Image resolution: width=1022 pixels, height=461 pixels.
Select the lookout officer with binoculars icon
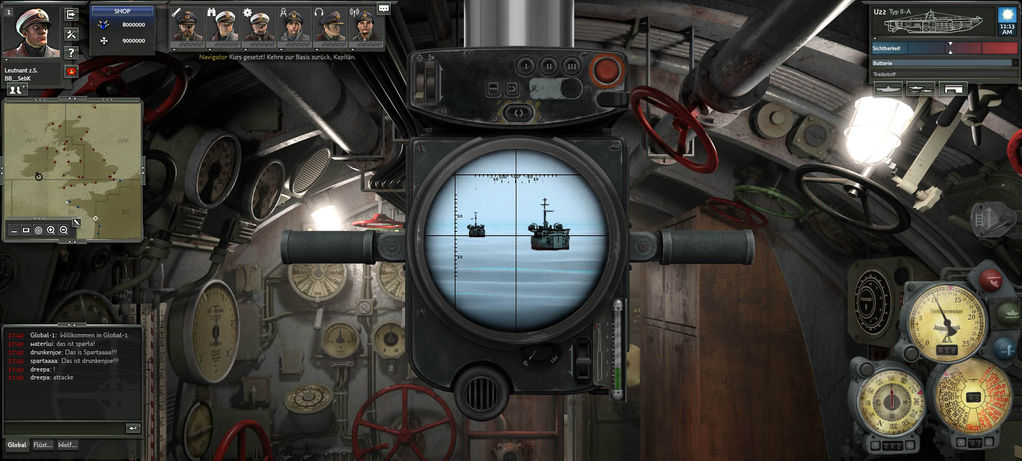coord(223,25)
